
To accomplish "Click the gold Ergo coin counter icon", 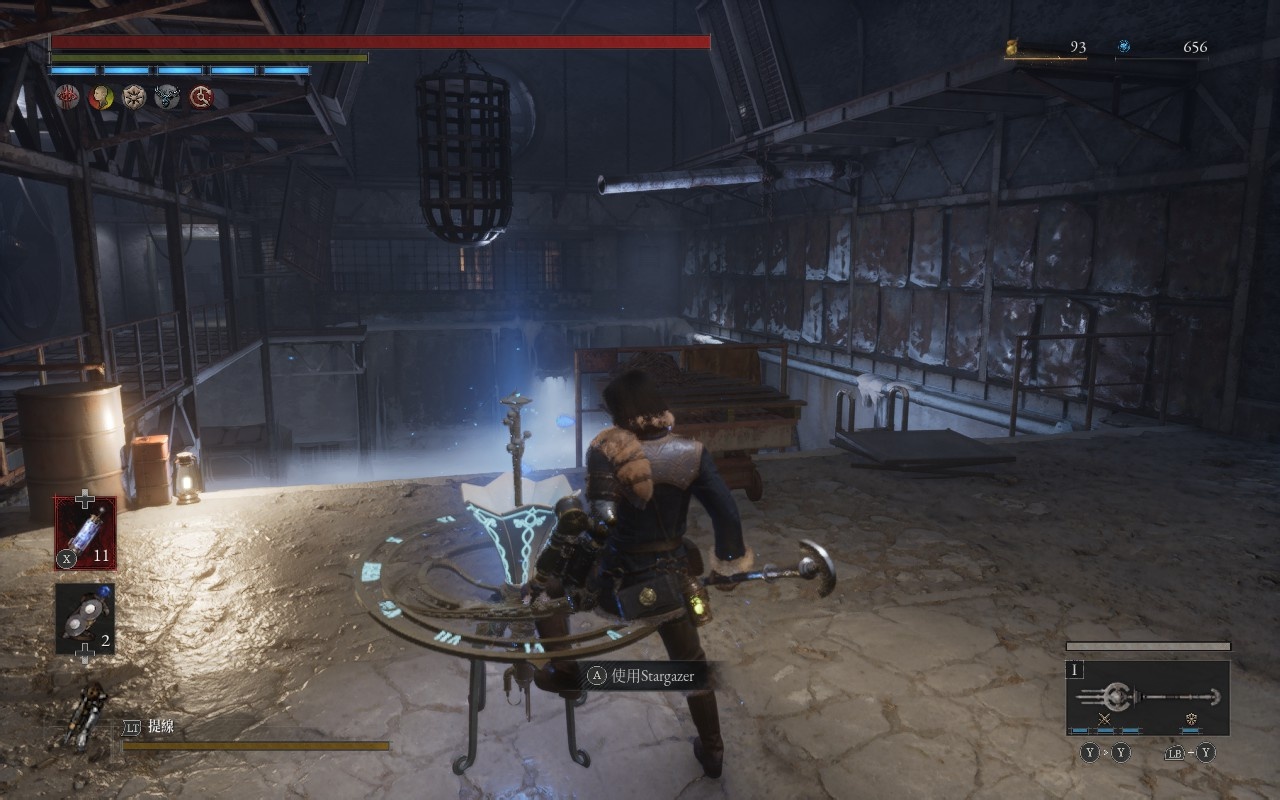I will pyautogui.click(x=1011, y=47).
